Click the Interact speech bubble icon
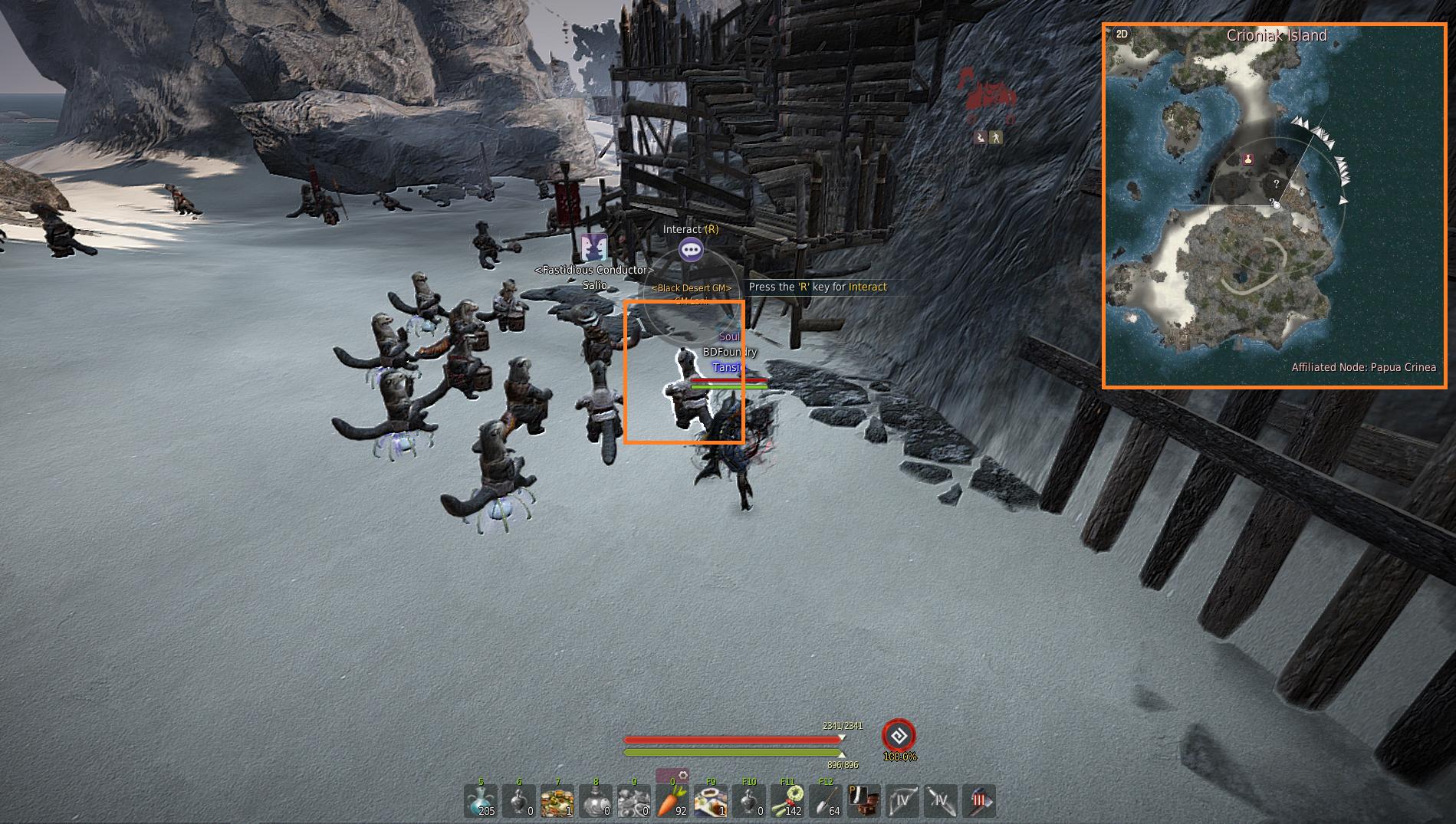Screen dimensions: 1456x824 click(691, 250)
